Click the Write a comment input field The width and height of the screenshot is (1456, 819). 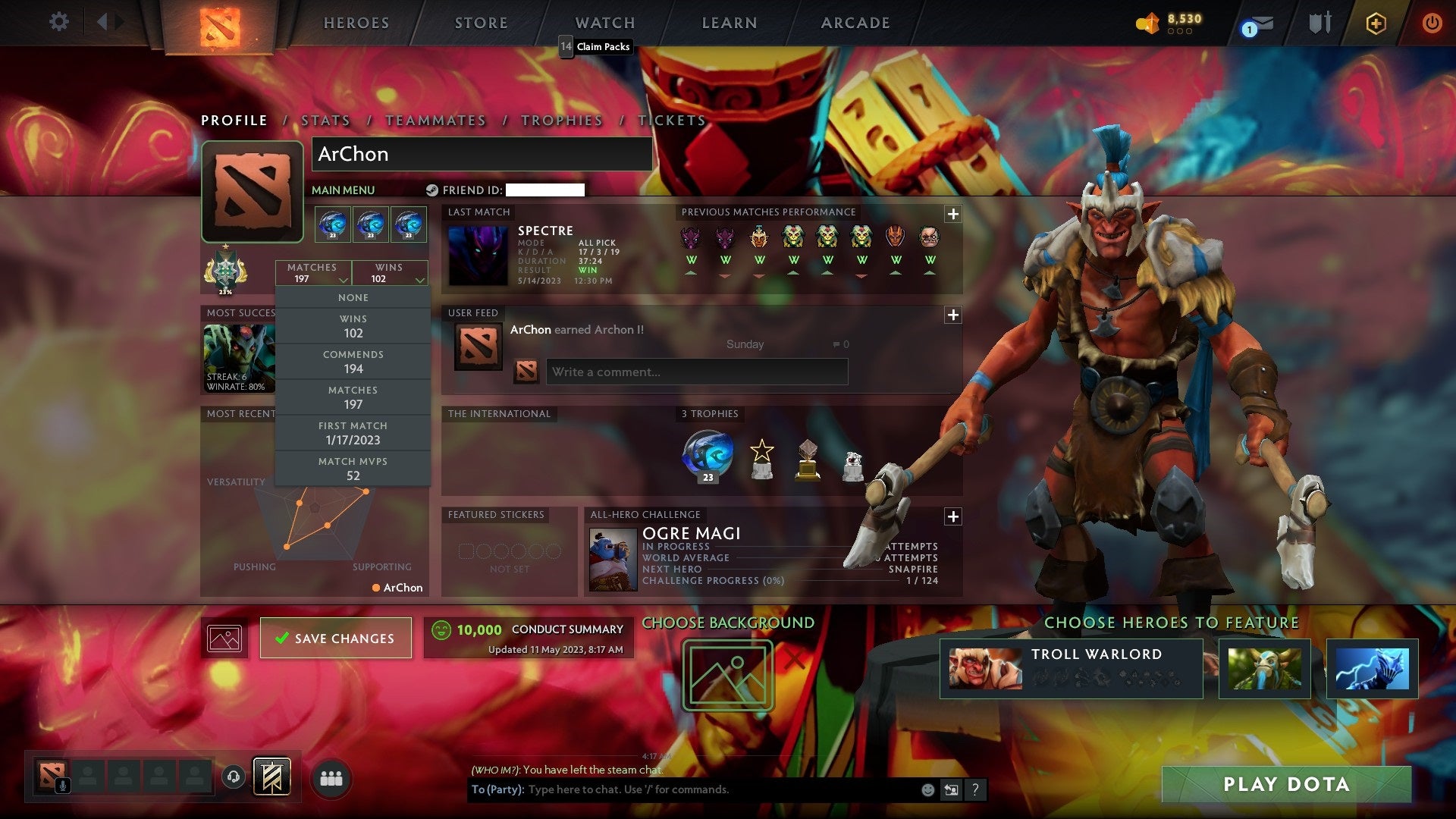(x=696, y=372)
